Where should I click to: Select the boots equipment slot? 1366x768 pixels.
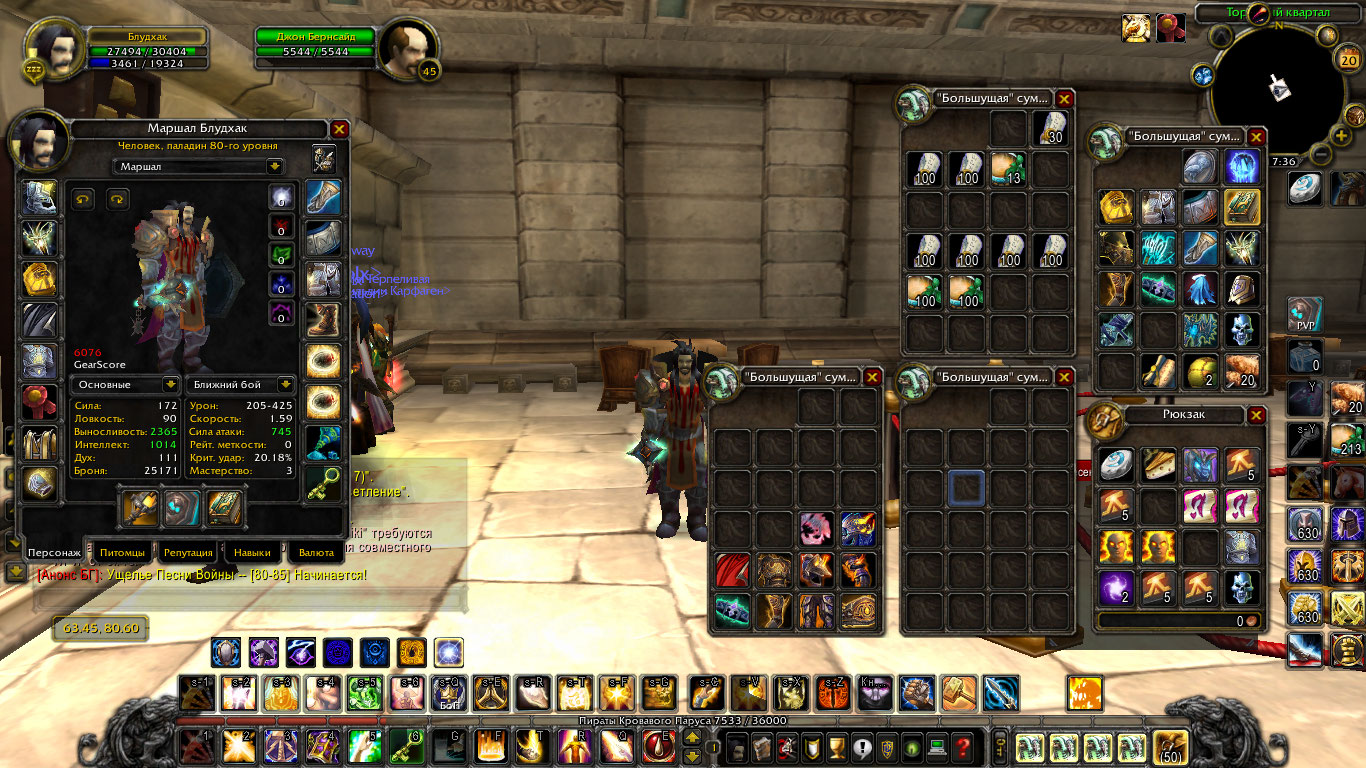click(323, 319)
